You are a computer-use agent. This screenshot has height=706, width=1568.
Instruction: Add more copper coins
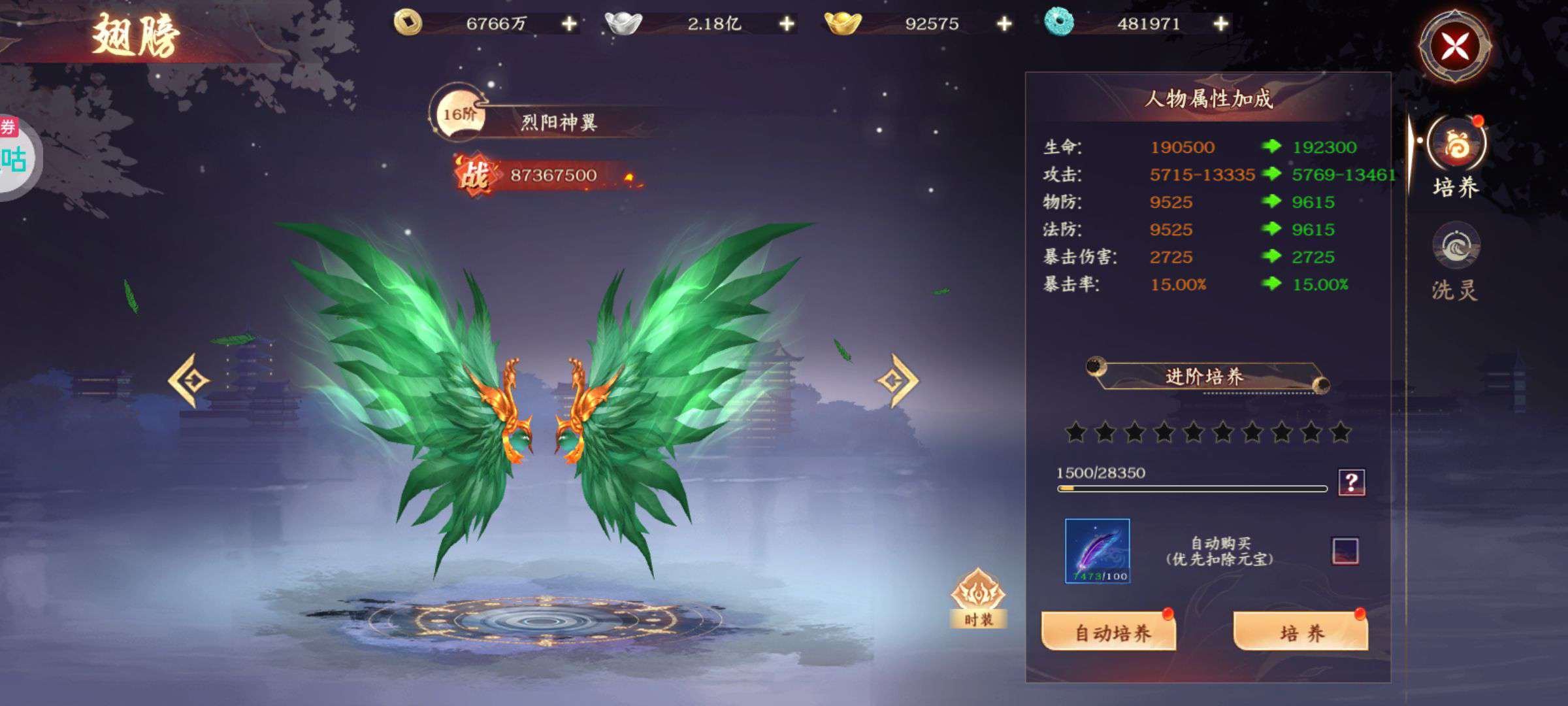[569, 24]
